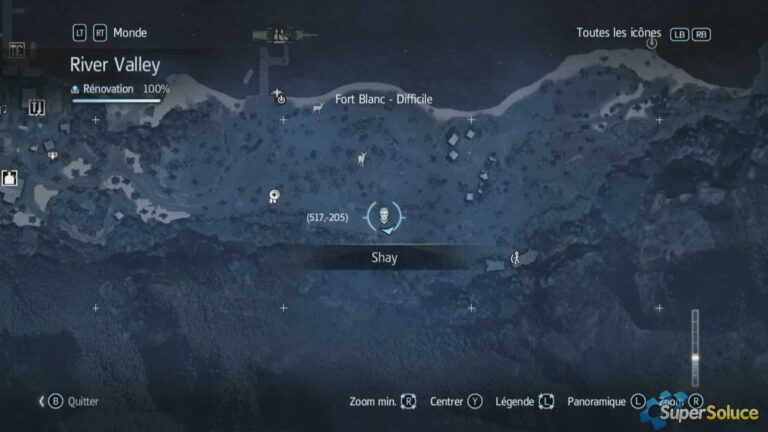
Task: Click the collectible marker beside the coordinates
Action: (274, 197)
